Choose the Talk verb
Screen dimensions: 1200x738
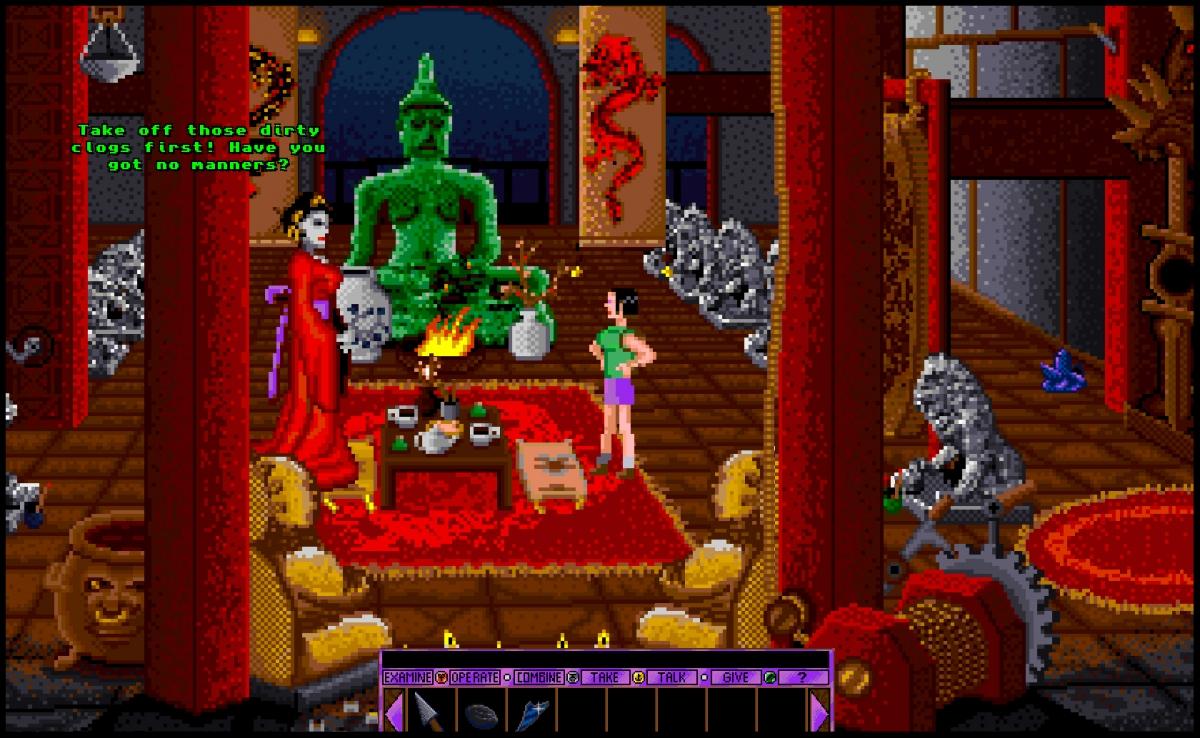tap(672, 677)
